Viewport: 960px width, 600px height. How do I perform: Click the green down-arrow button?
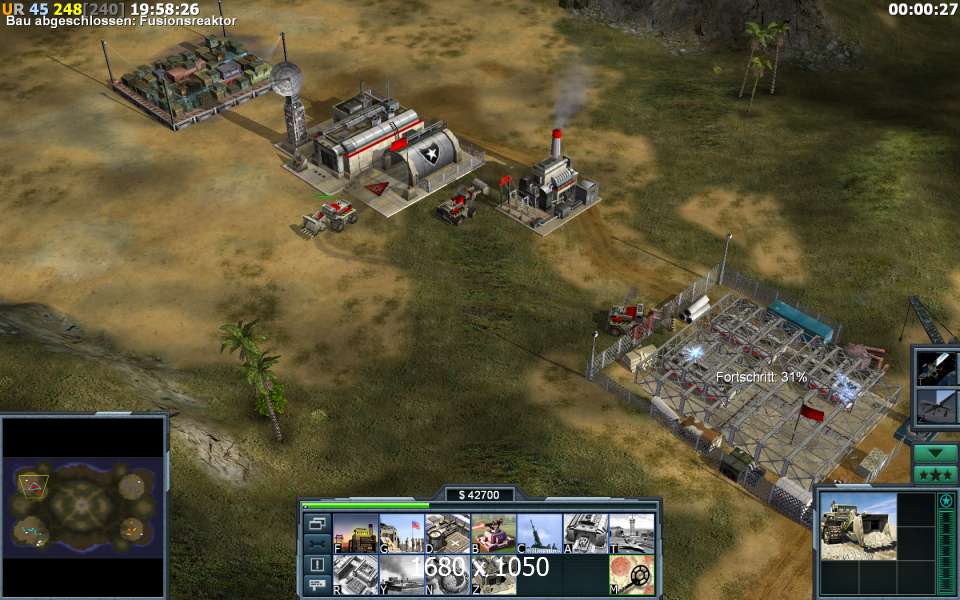(x=934, y=453)
